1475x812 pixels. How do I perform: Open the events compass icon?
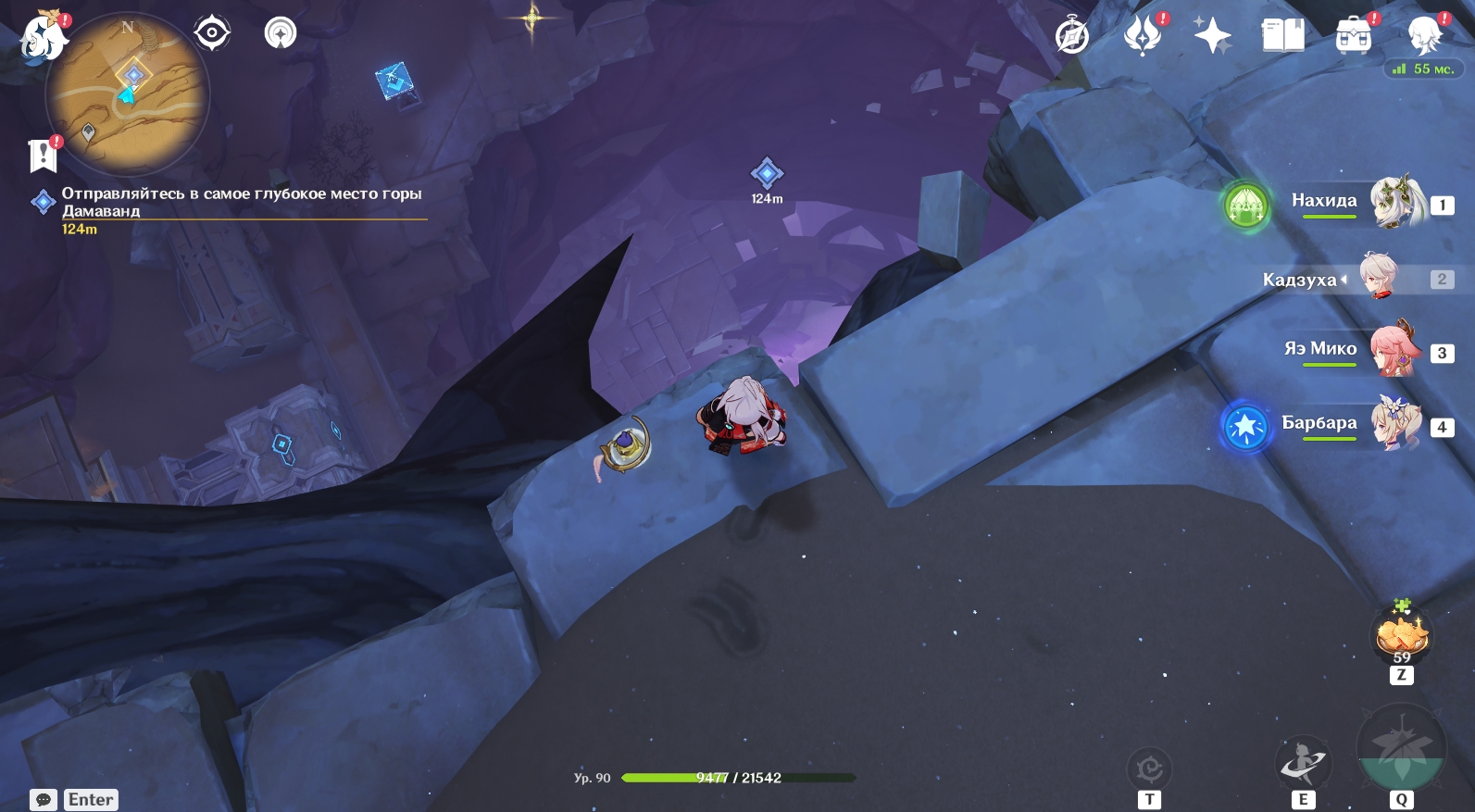(x=1072, y=37)
